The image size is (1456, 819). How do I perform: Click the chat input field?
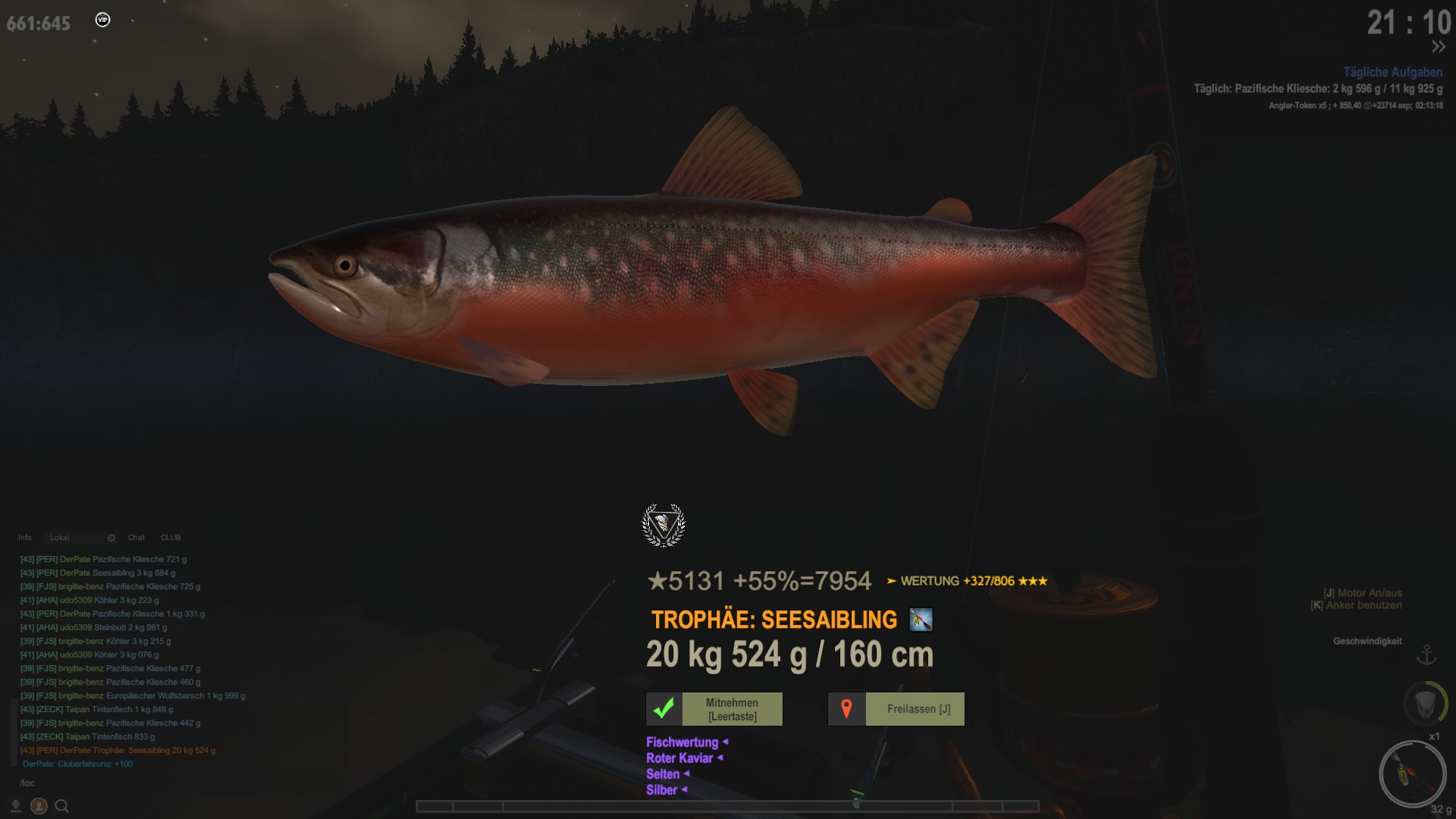tap(114, 783)
